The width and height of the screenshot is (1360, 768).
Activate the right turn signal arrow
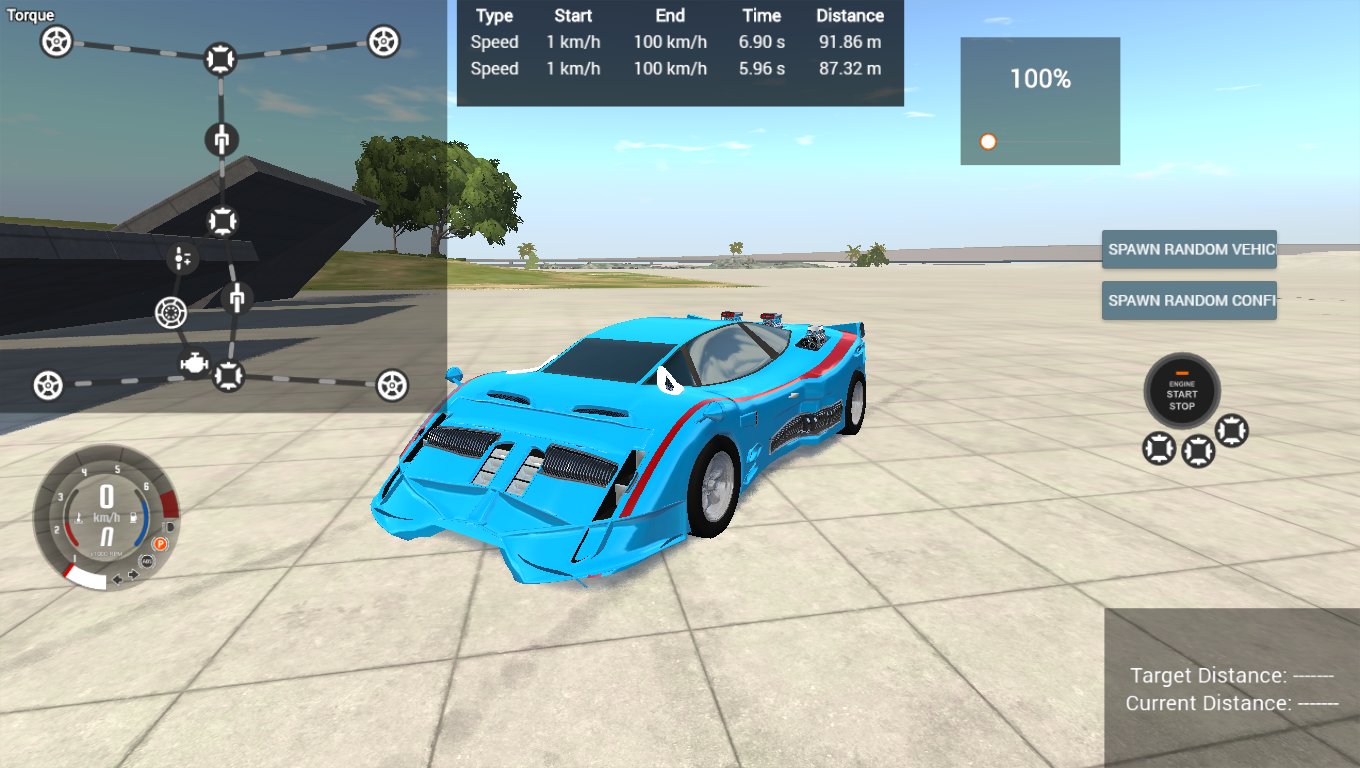133,574
